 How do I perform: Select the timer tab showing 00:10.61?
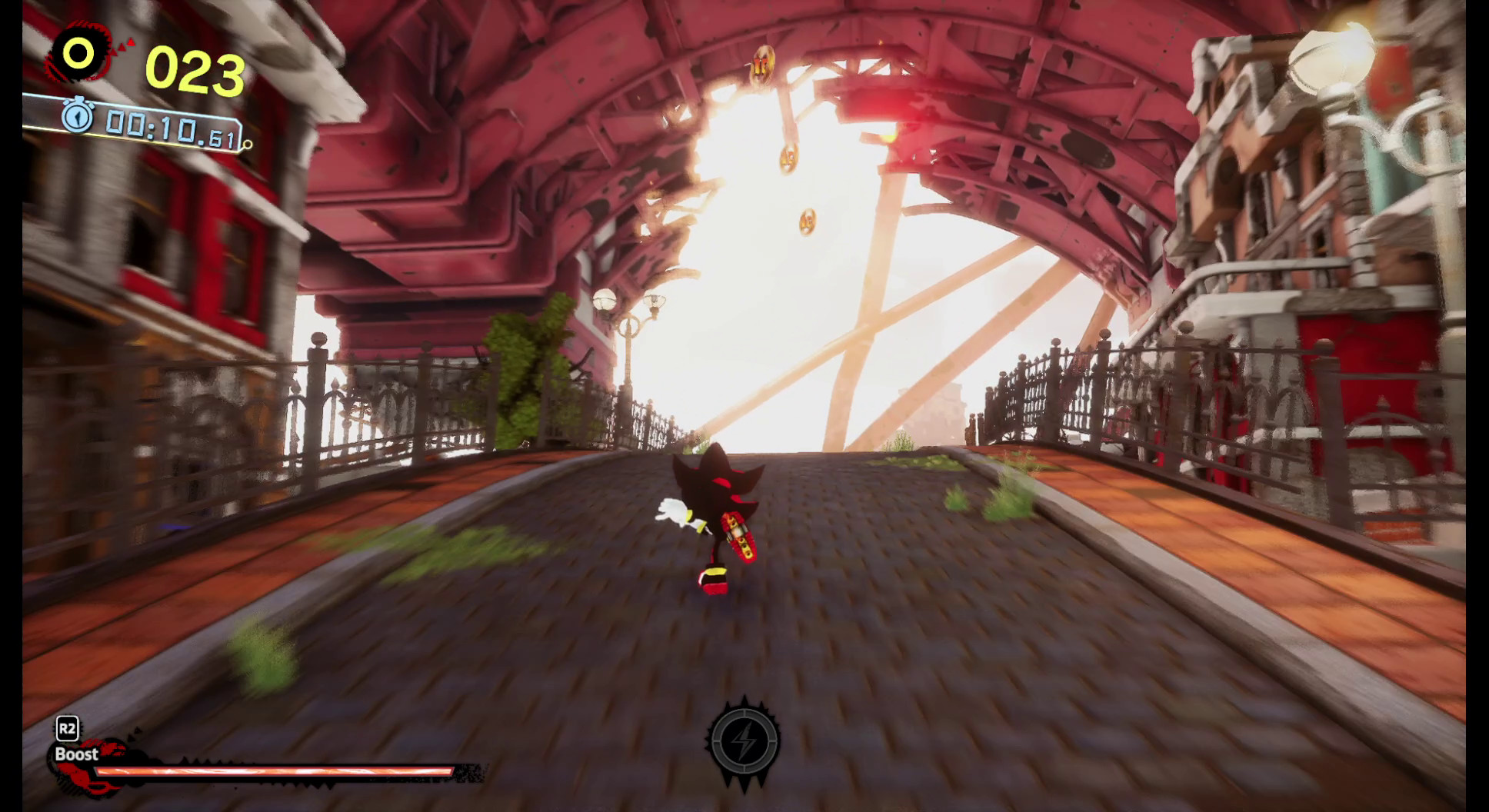(x=170, y=126)
